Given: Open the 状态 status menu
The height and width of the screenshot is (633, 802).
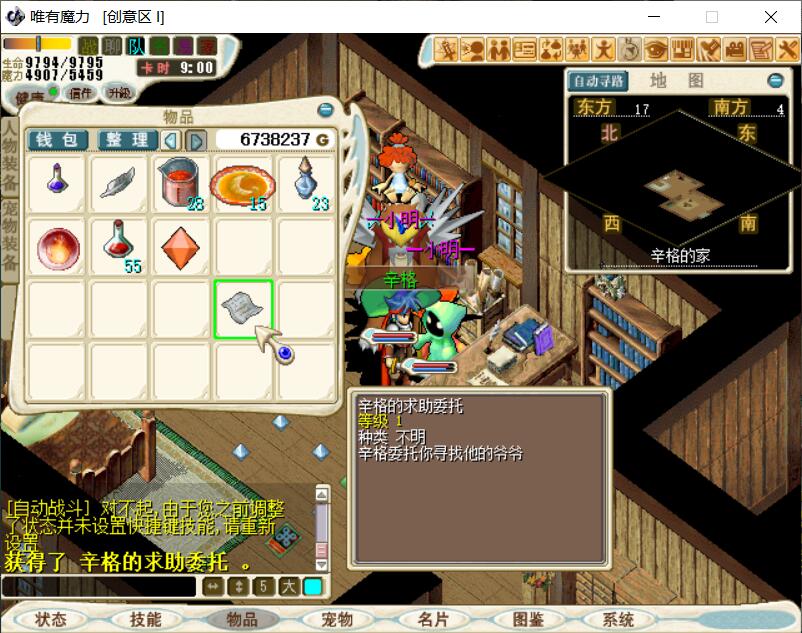Looking at the screenshot, I should 50,619.
